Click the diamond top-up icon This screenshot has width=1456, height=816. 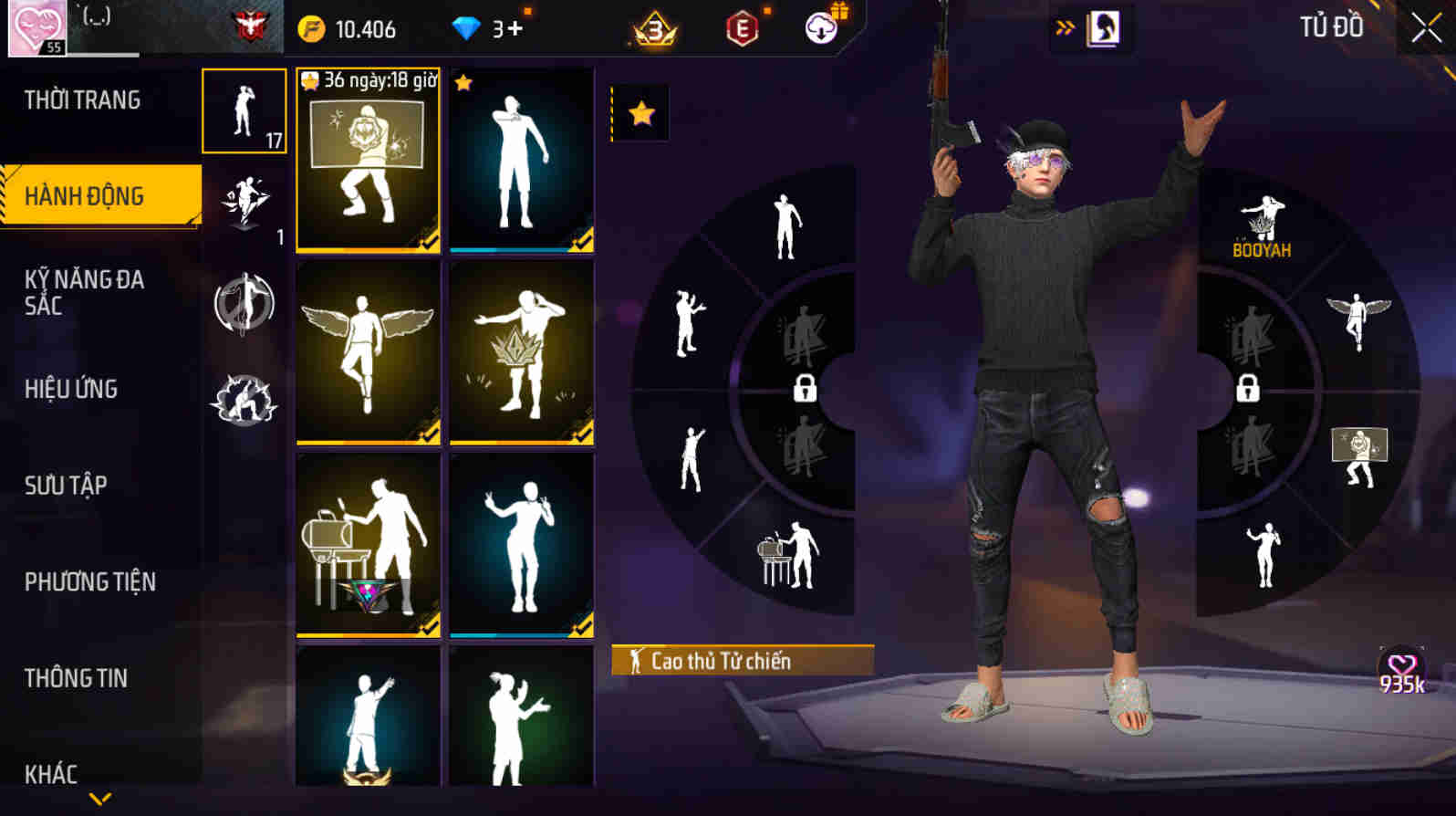tap(469, 27)
